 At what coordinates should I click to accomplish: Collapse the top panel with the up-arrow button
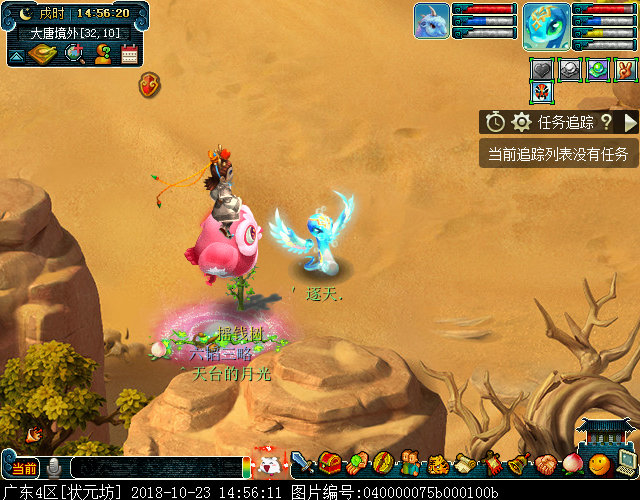(15, 56)
